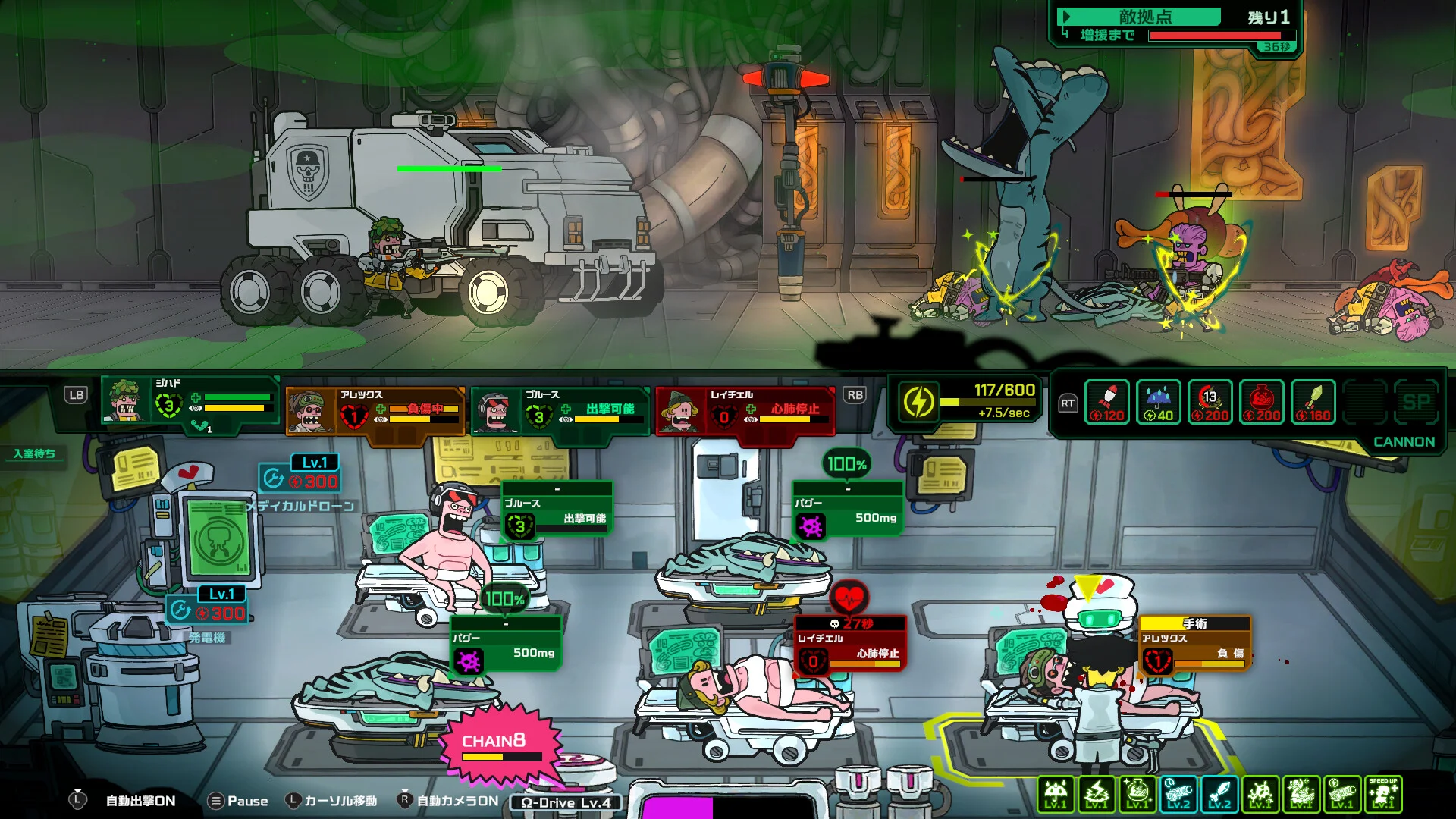
Task: Use the red flask cannon ability
Action: coord(1262,402)
